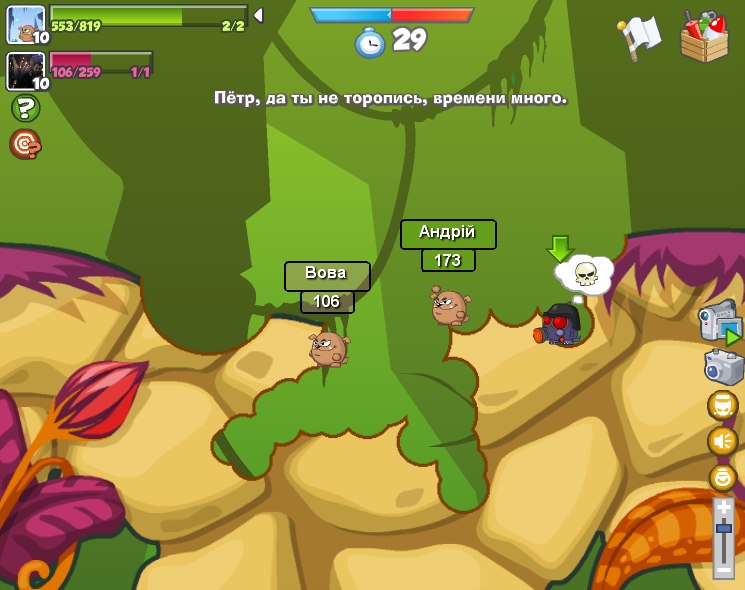Viewport: 745px width, 590px height.
Task: Select the green team portrait with bear
Action: pyautogui.click(x=25, y=24)
